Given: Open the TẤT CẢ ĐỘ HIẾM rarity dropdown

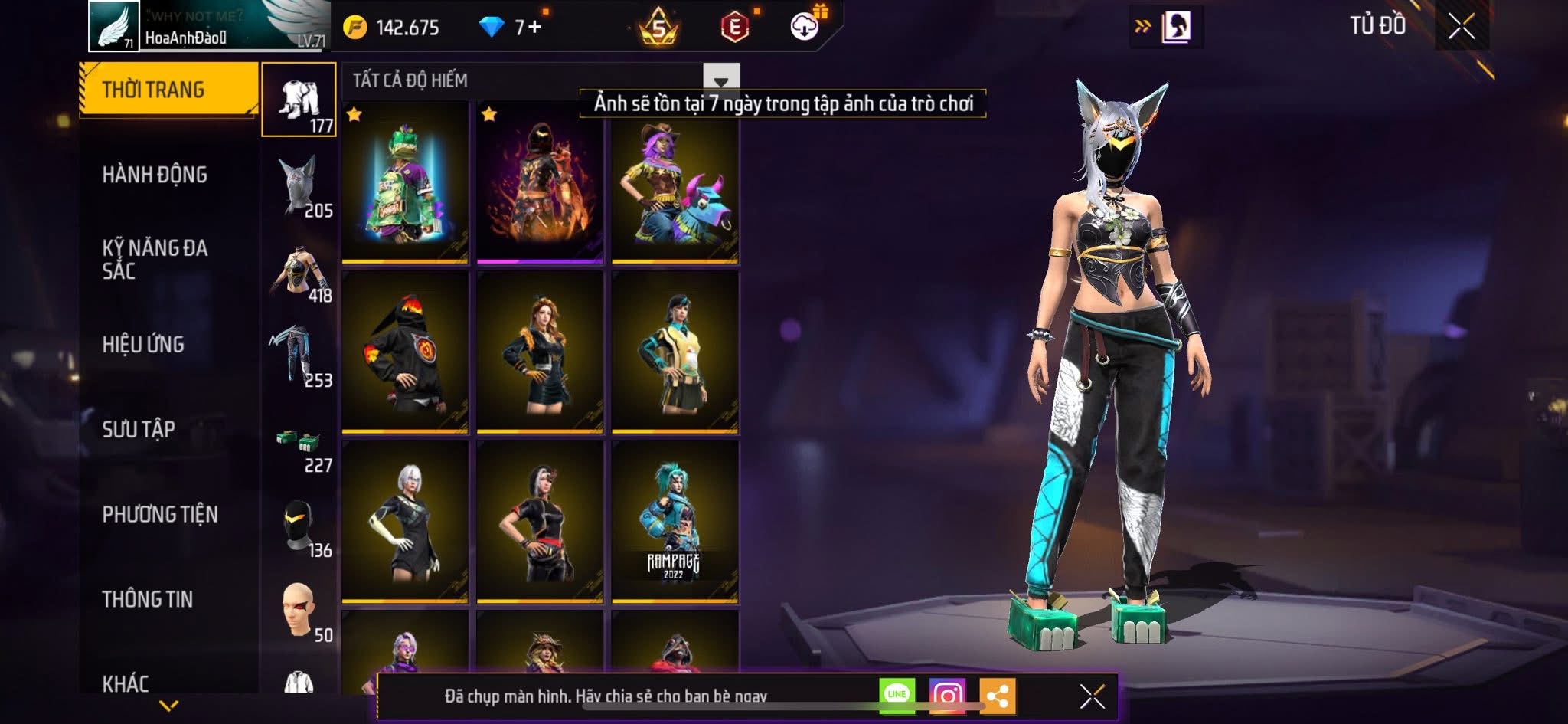Looking at the screenshot, I should pyautogui.click(x=720, y=80).
